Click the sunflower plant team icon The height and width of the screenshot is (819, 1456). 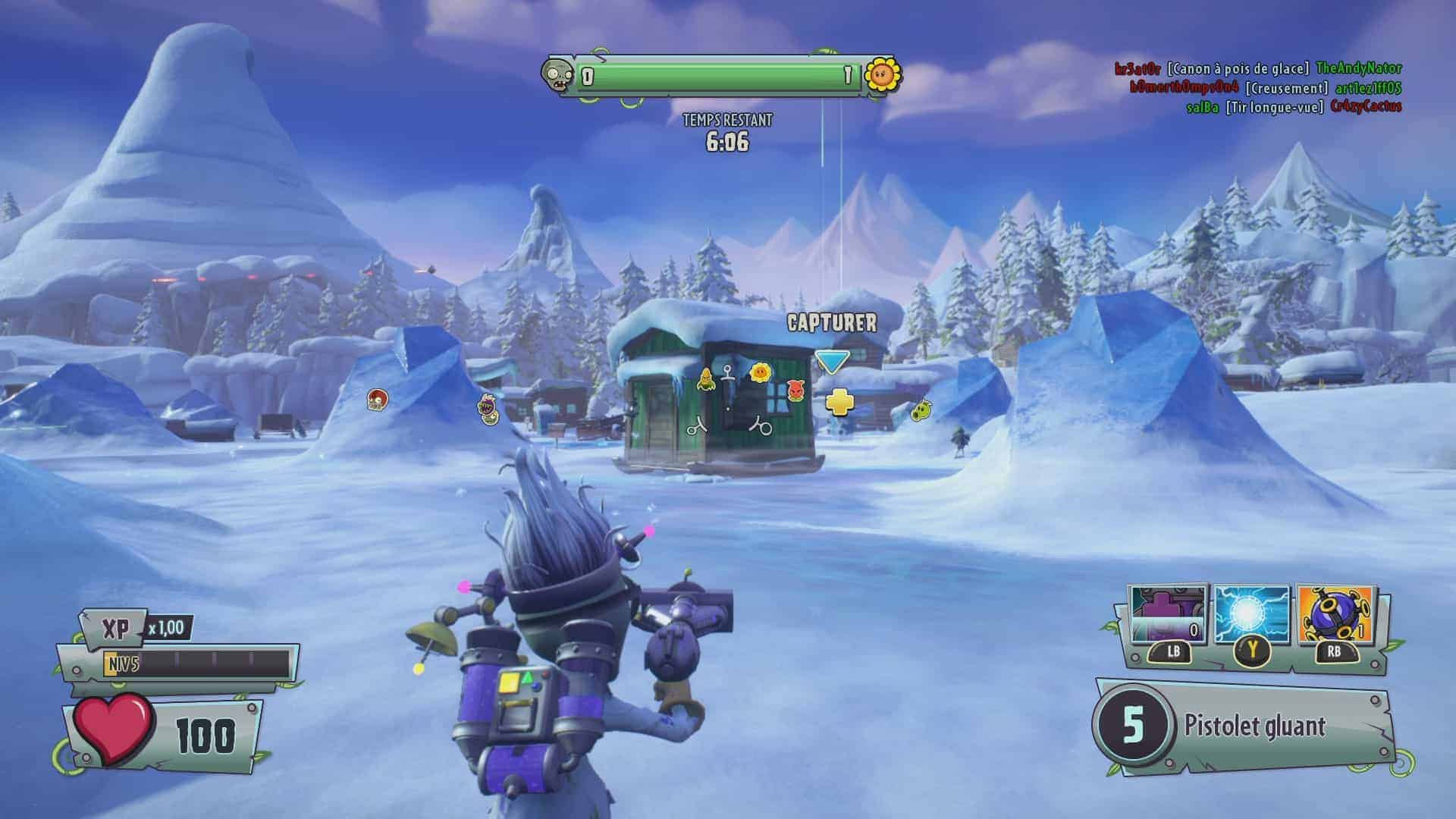click(x=882, y=74)
